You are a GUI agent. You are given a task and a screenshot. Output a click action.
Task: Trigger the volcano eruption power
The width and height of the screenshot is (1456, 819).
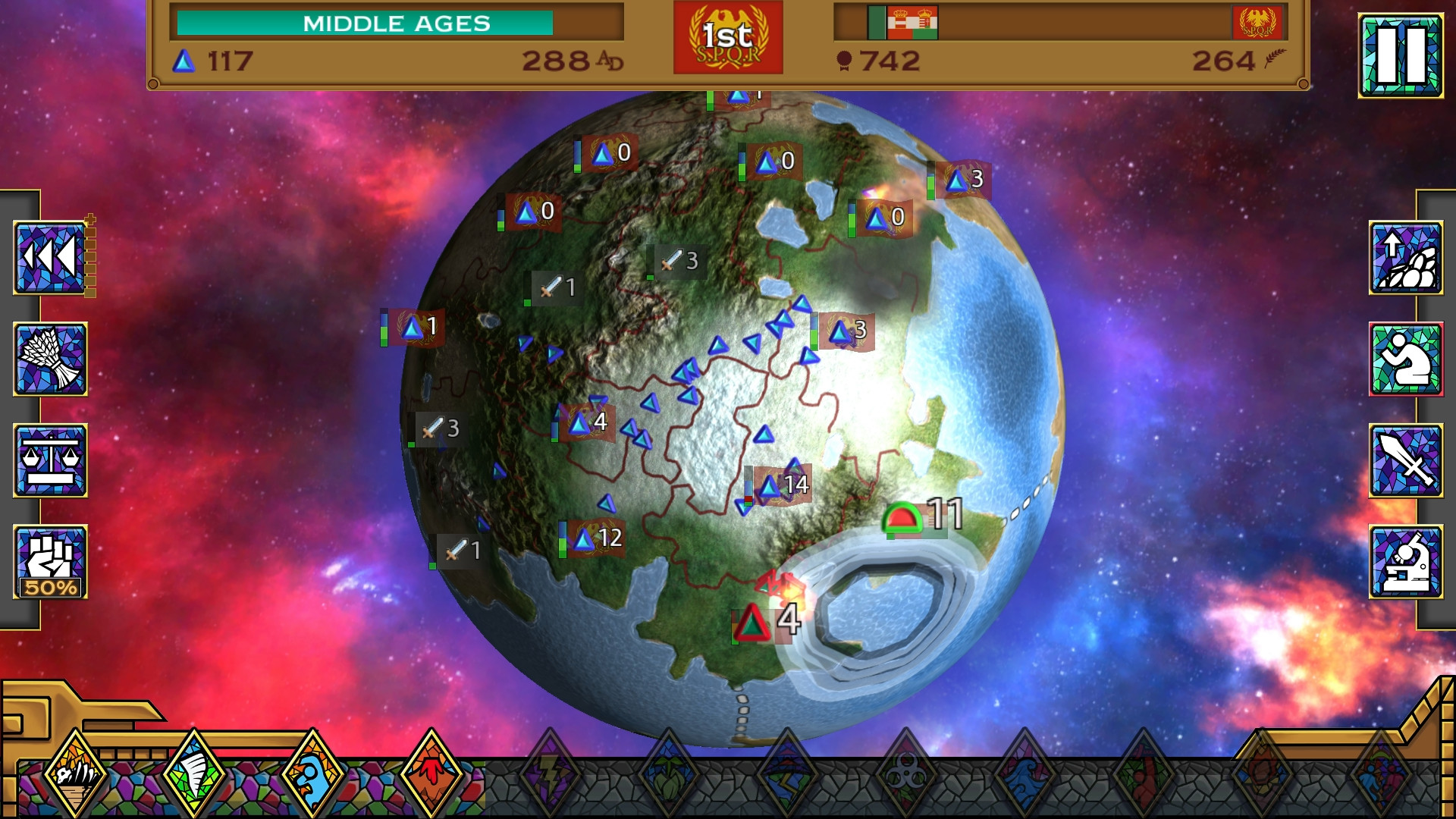tap(431, 775)
